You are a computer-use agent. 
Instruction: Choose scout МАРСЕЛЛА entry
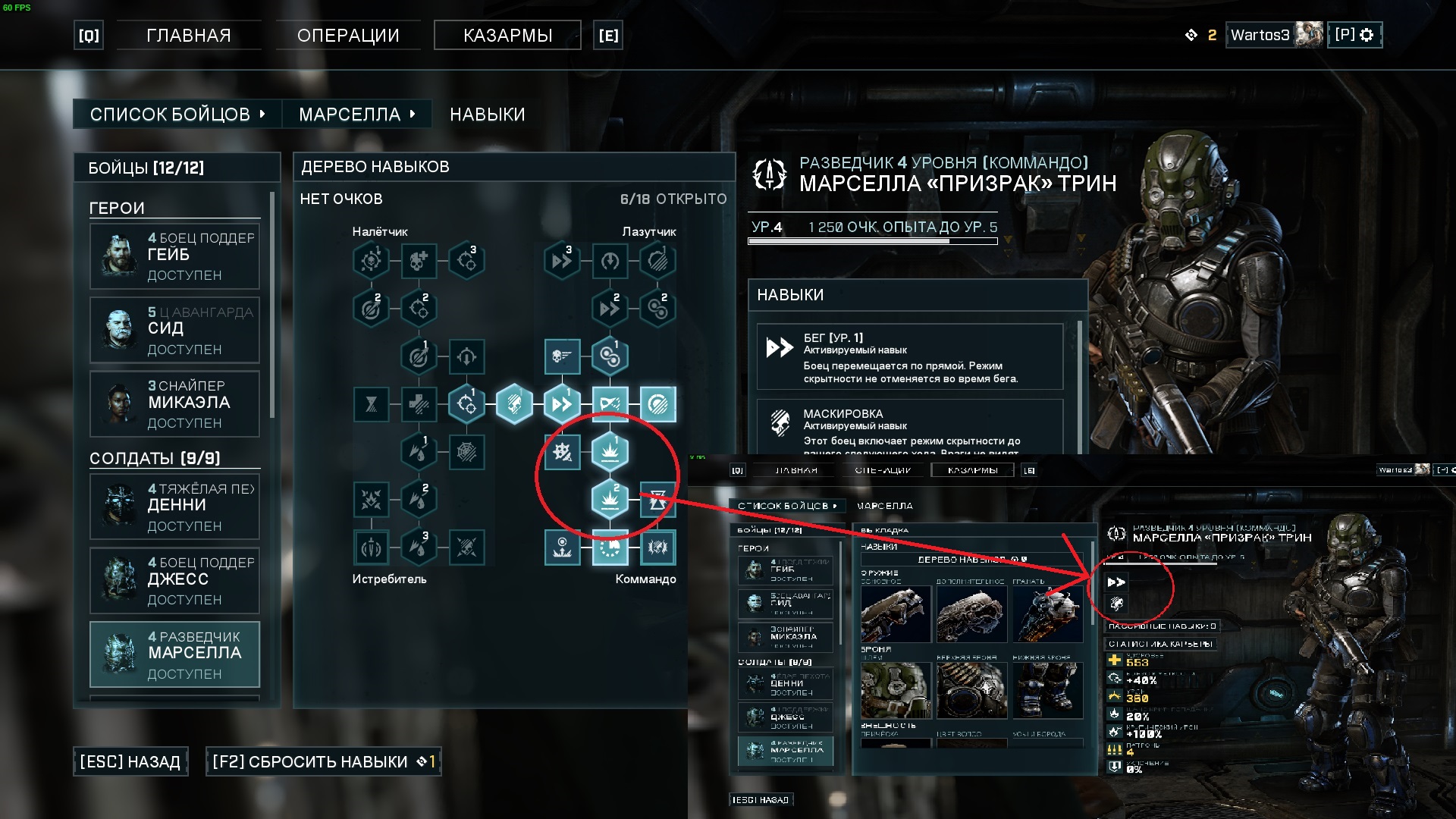[x=175, y=654]
